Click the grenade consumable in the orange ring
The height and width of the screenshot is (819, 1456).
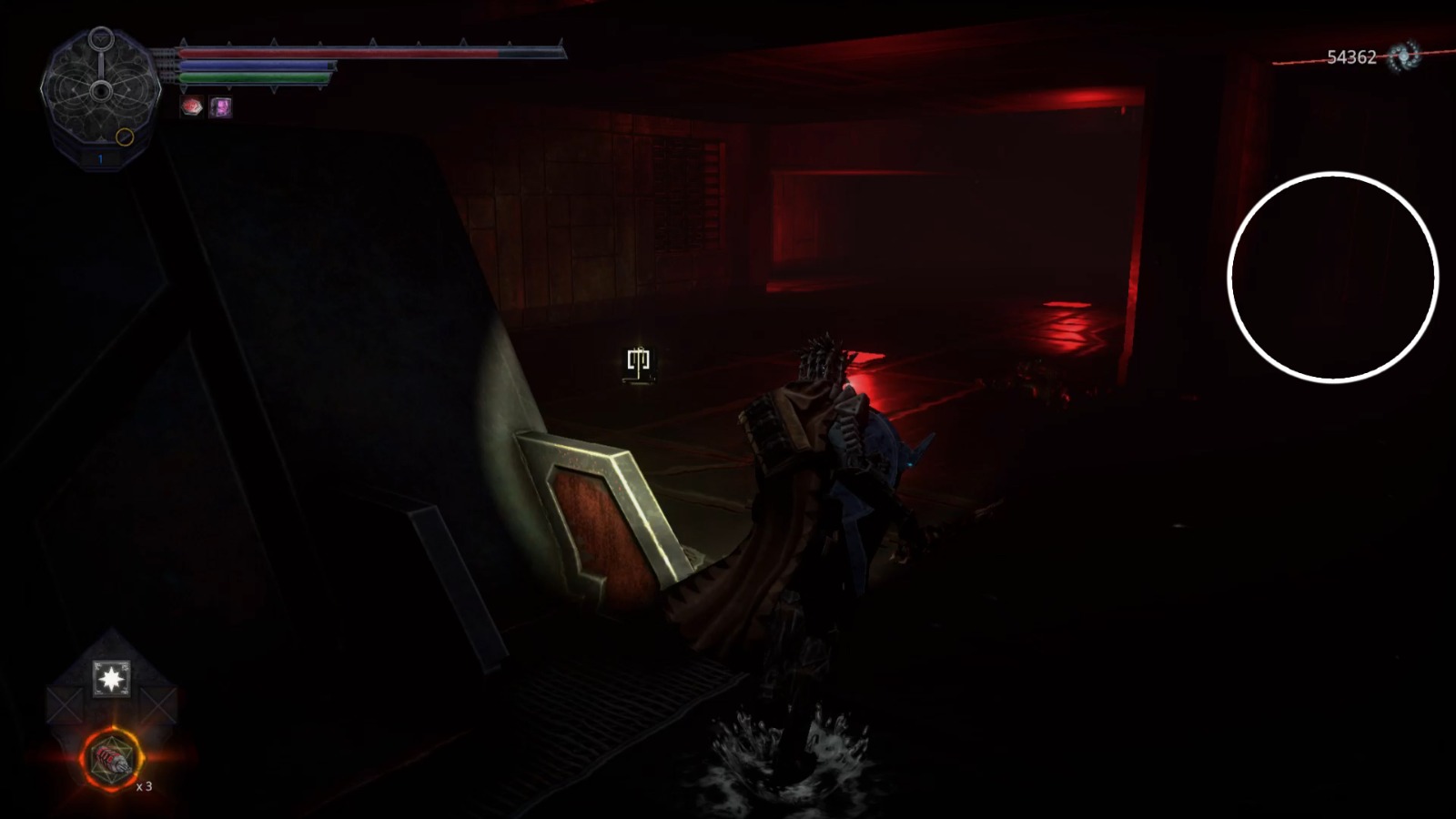pos(111,758)
